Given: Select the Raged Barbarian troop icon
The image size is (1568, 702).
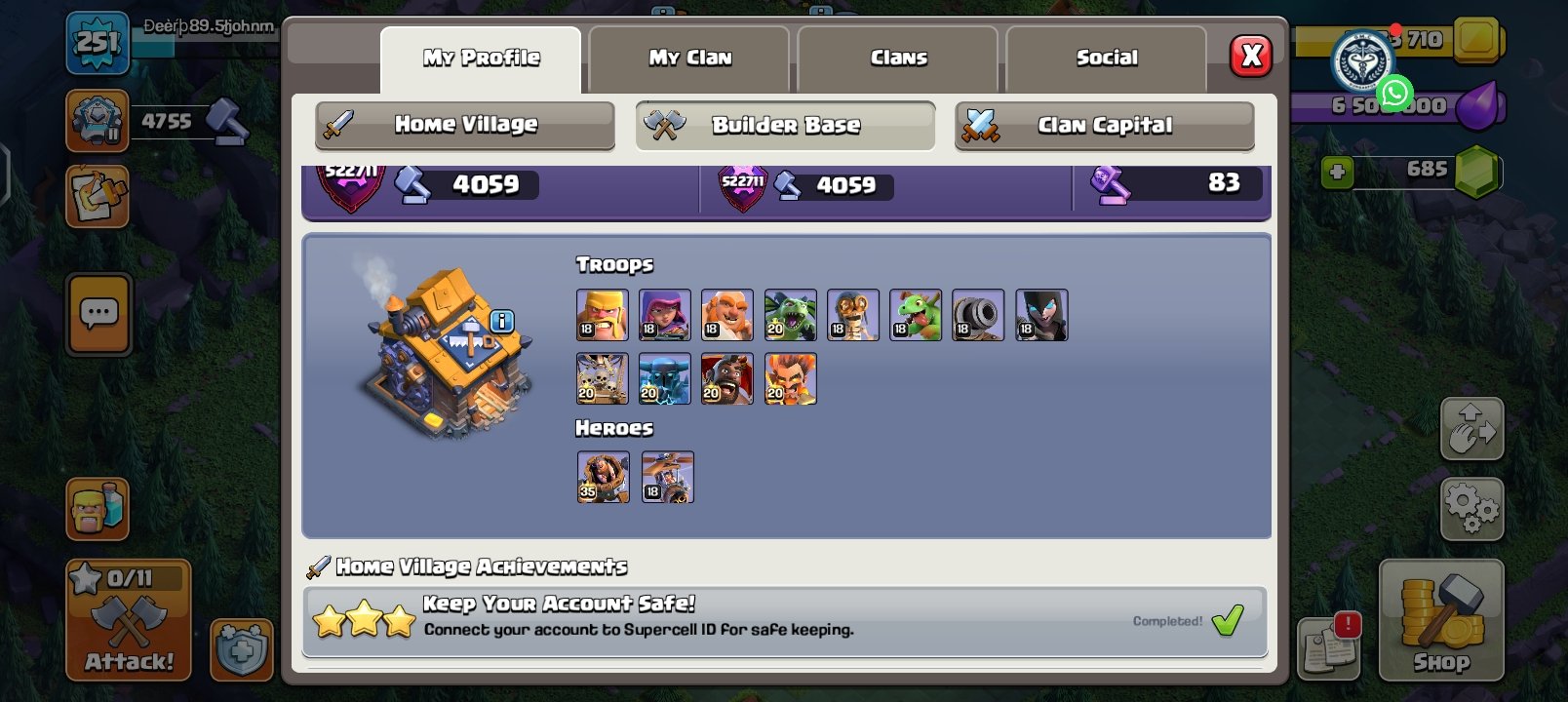Looking at the screenshot, I should [x=603, y=314].
